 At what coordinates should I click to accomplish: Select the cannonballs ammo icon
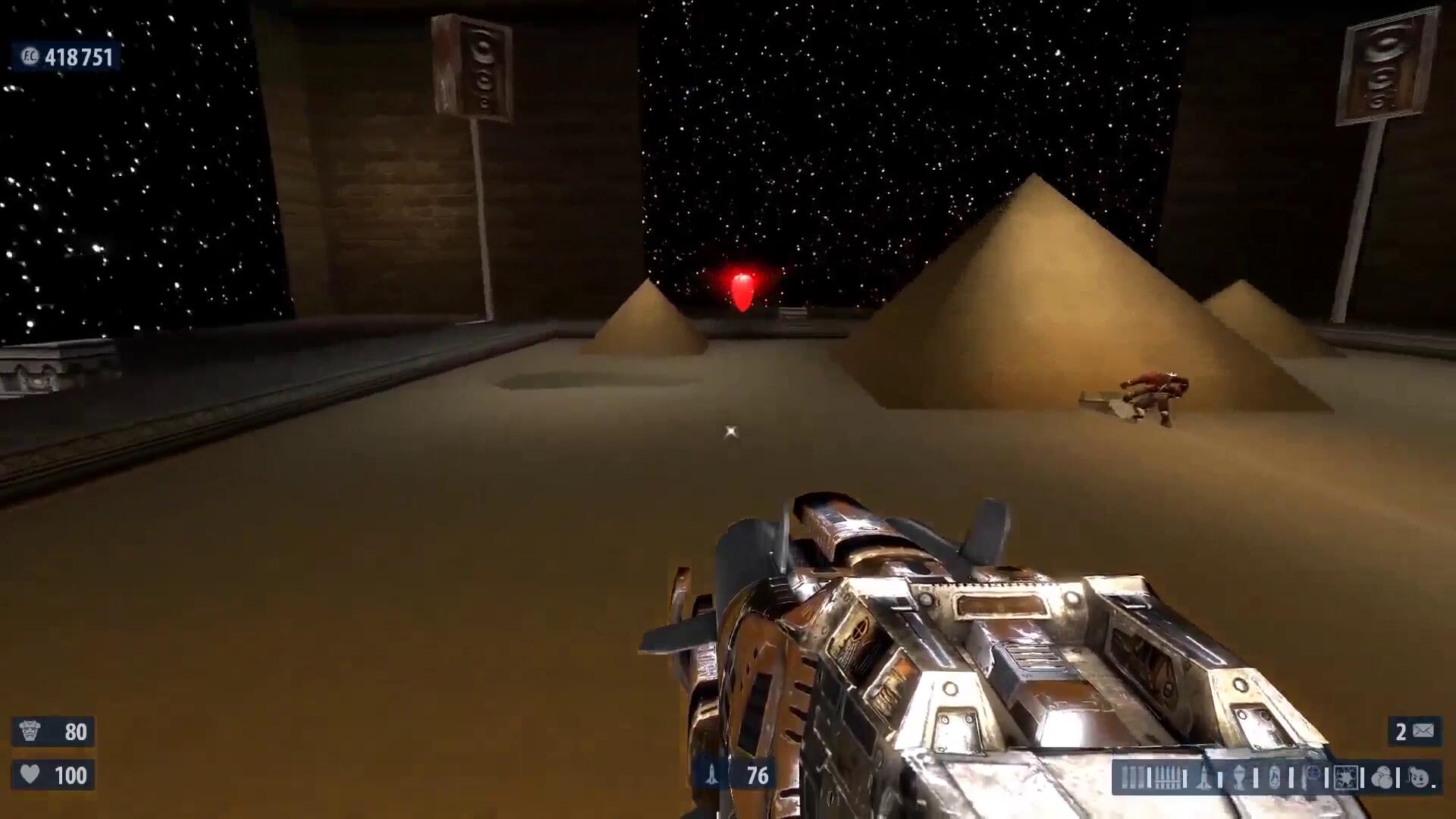coord(1382,778)
